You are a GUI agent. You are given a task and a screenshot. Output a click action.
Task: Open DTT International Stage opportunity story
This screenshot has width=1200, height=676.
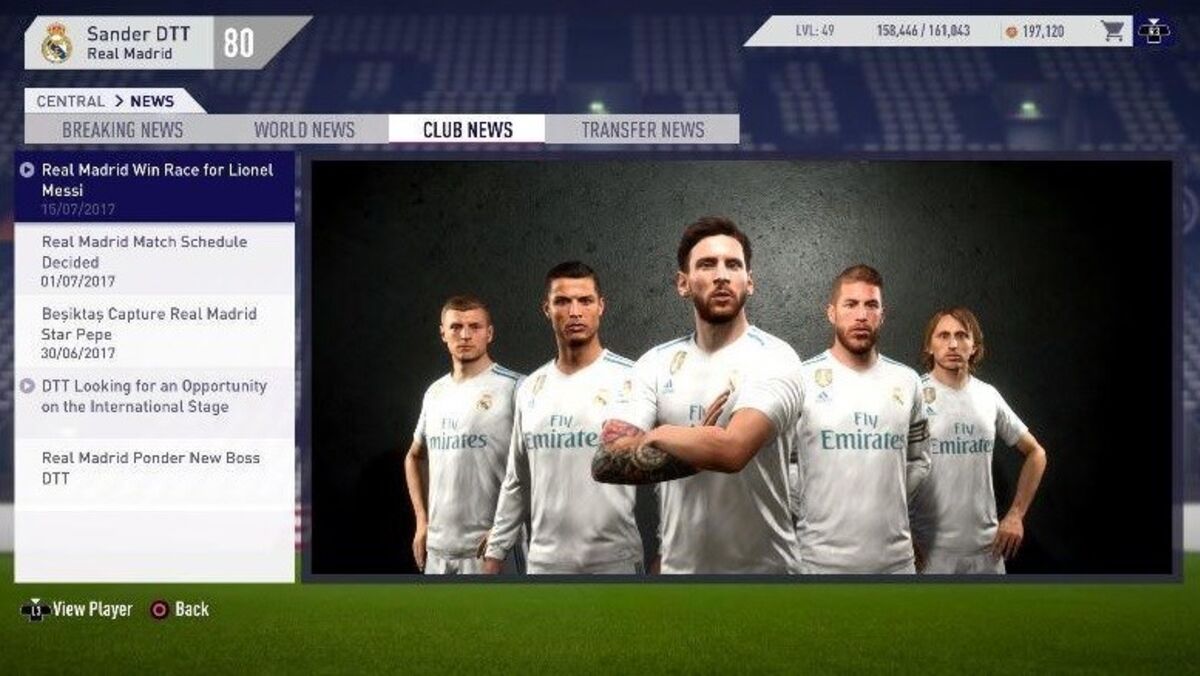pyautogui.click(x=156, y=396)
